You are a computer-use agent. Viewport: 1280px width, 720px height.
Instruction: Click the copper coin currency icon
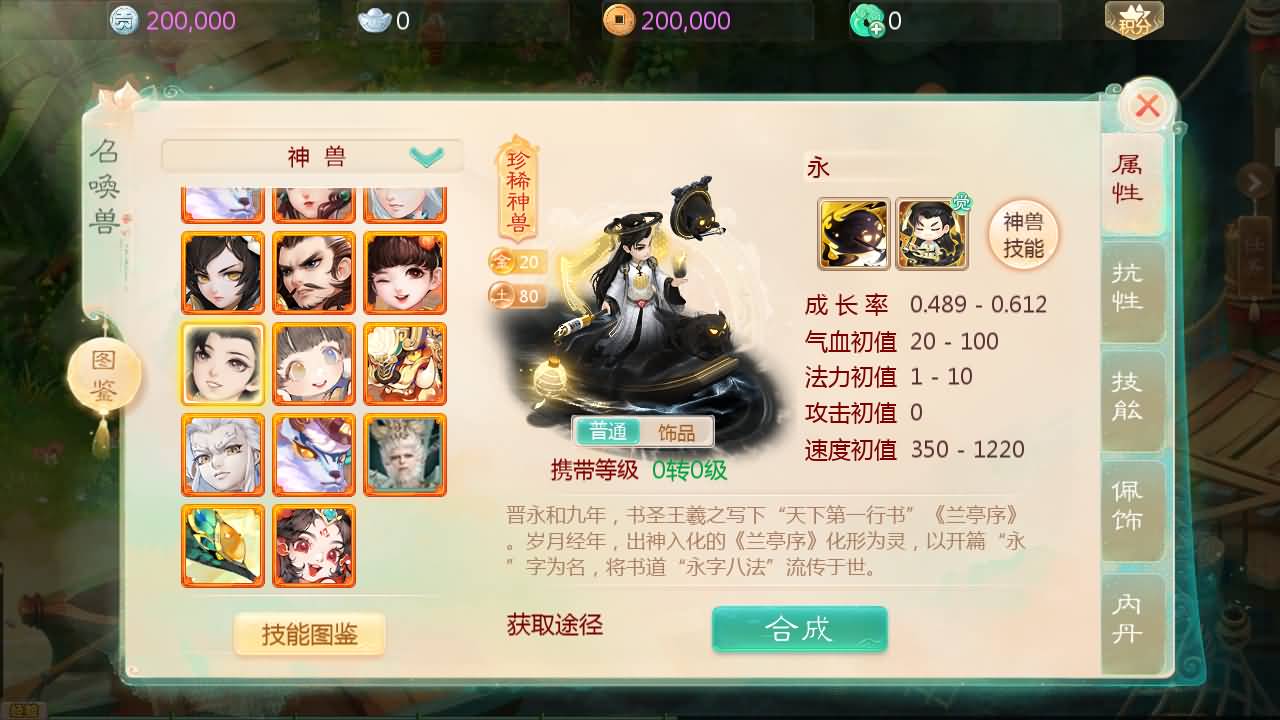tap(620, 18)
